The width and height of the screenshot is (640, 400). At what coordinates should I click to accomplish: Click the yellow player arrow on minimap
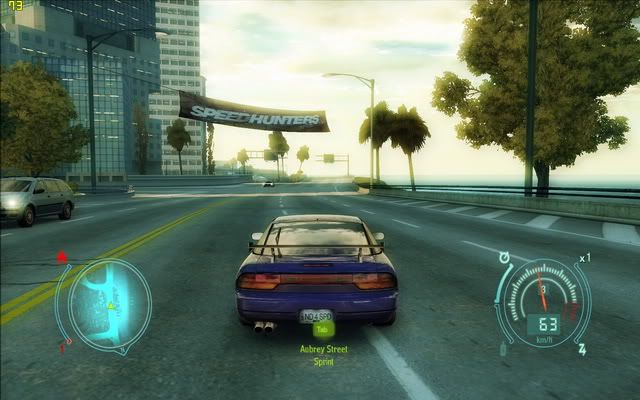pyautogui.click(x=110, y=304)
